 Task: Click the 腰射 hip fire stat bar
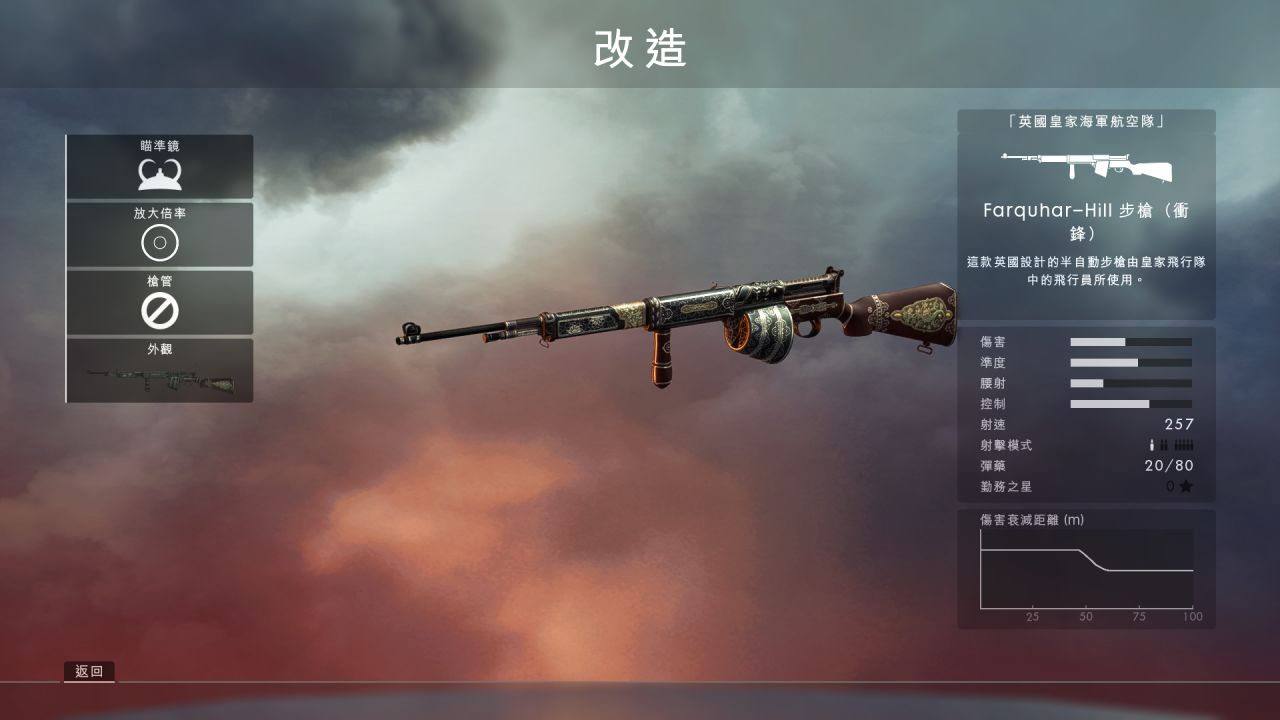tap(1130, 382)
